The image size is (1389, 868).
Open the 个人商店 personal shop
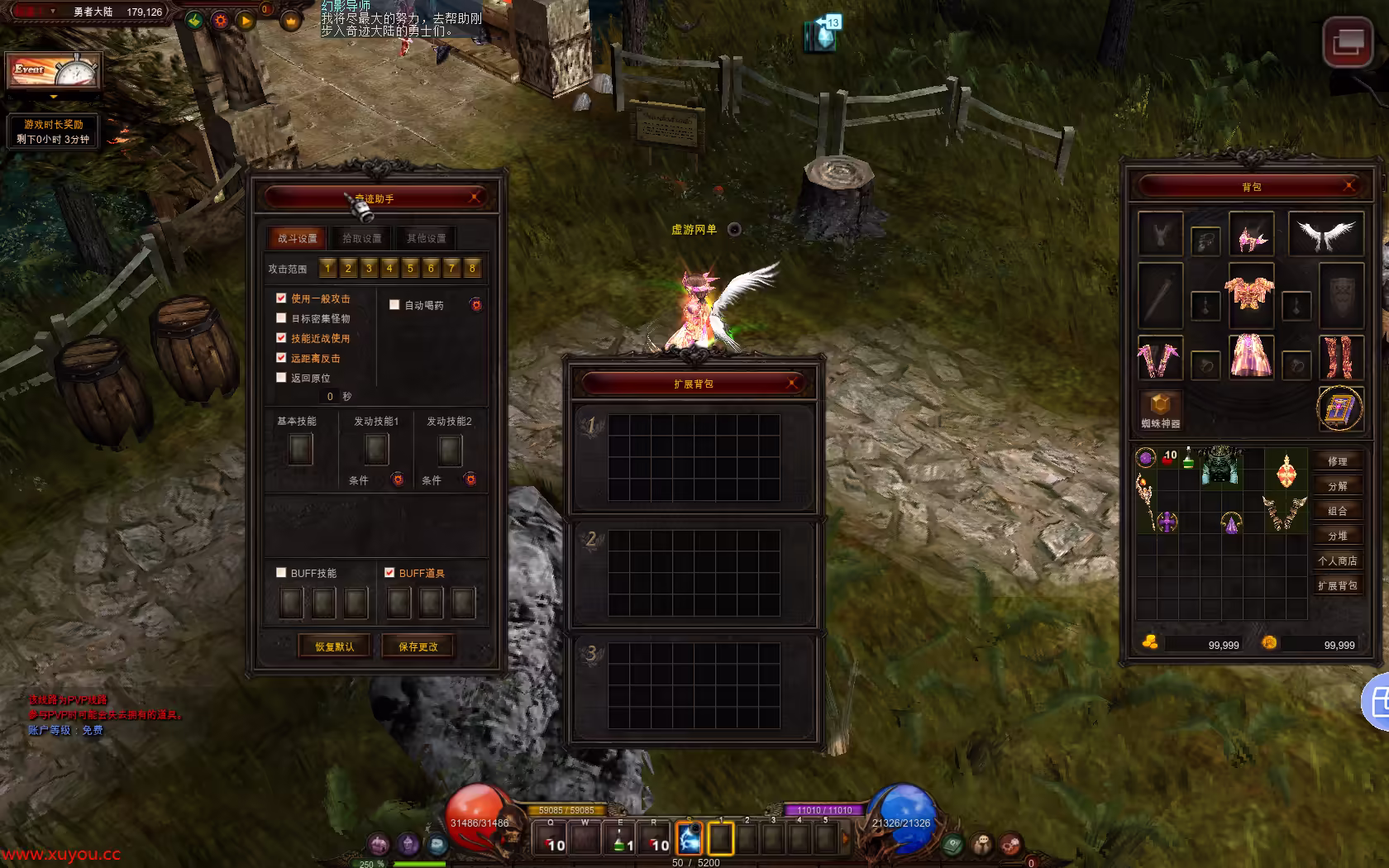tap(1337, 560)
